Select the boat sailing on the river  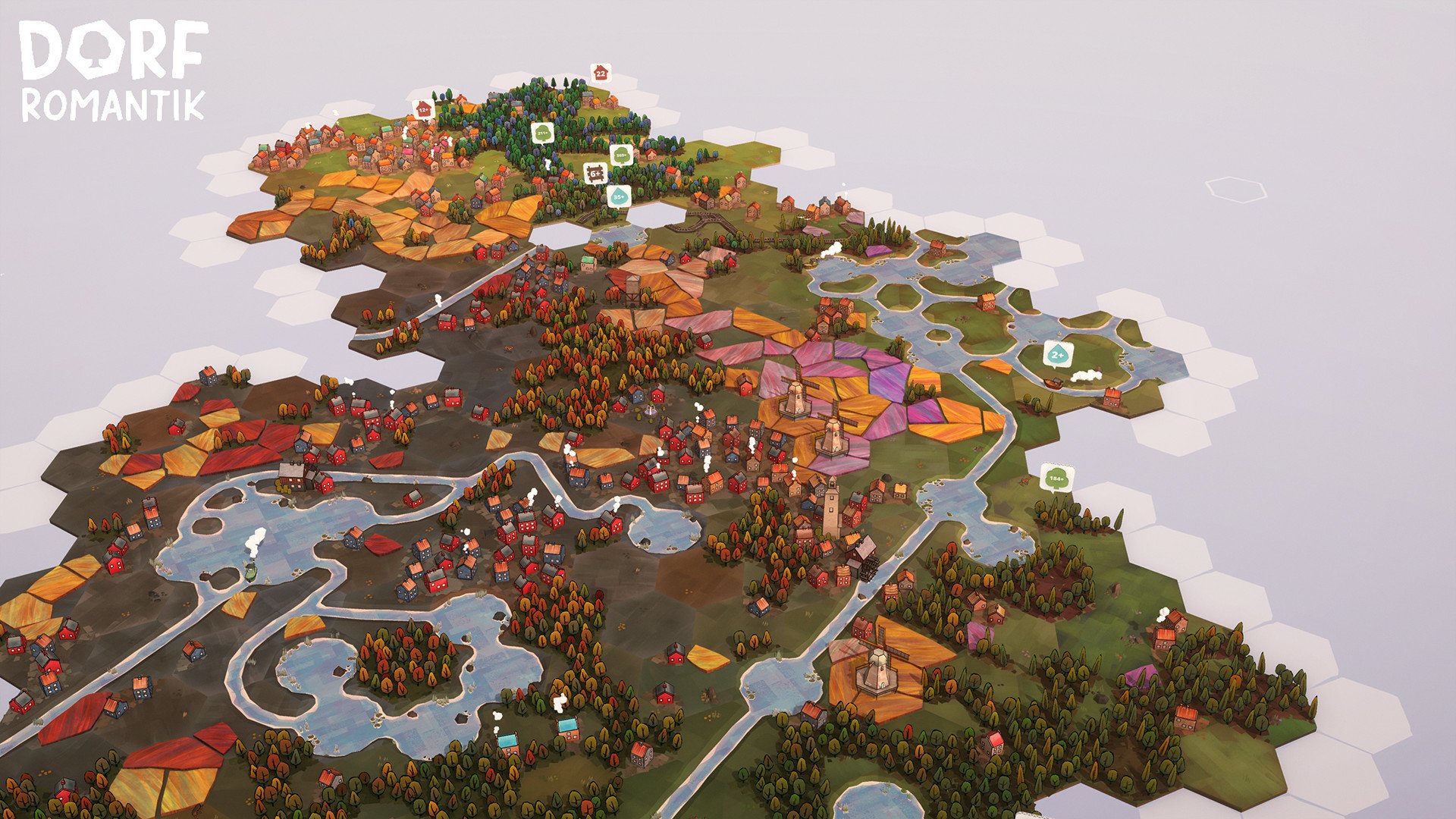pos(1053,382)
